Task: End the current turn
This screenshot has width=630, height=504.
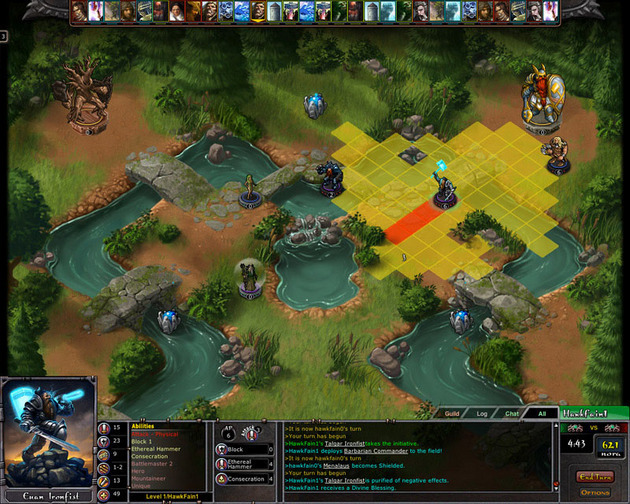Action: click(594, 476)
